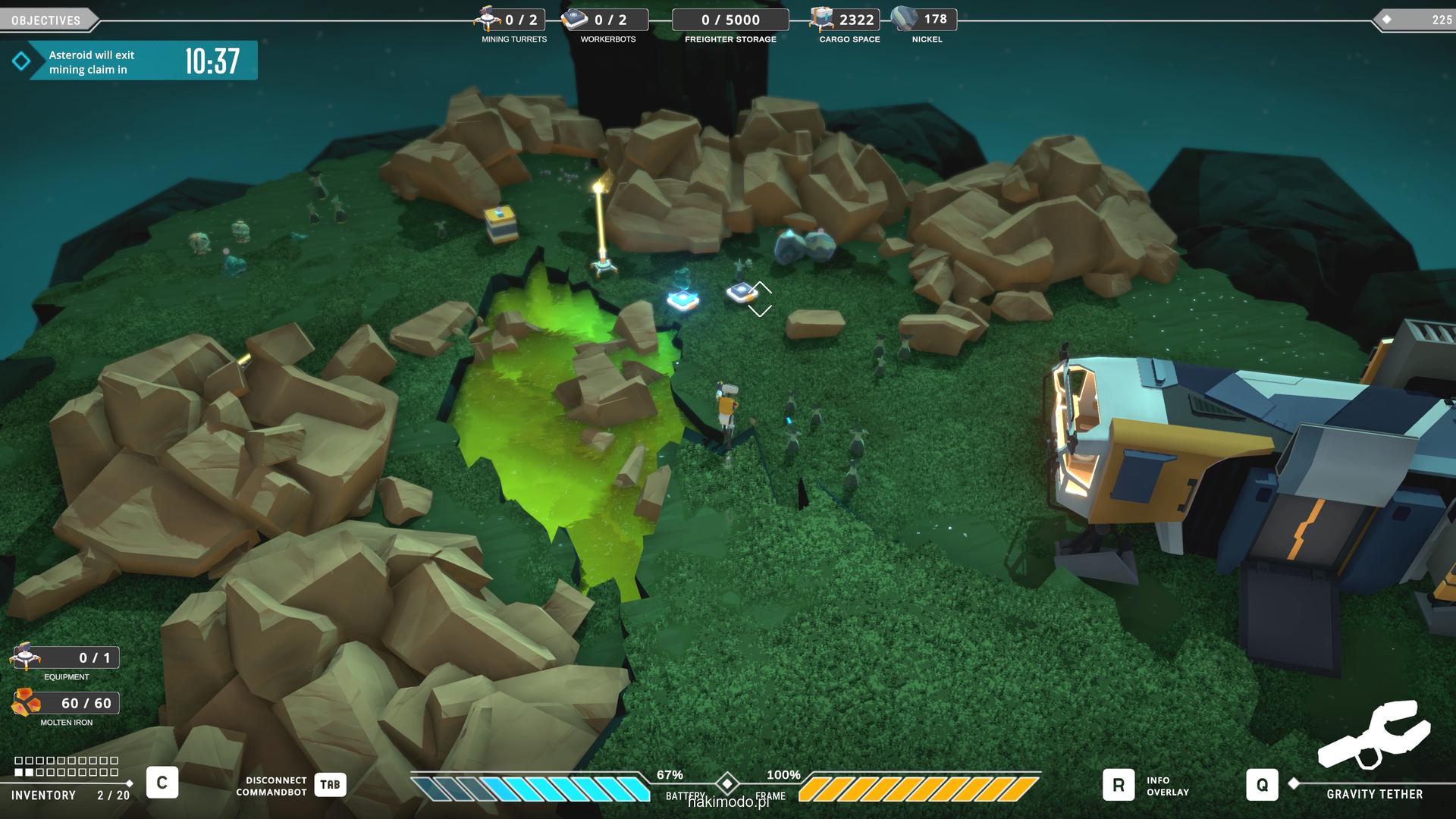Screen dimensions: 1456x819
Task: Toggle the Info Overlay label
Action: pos(1167,786)
